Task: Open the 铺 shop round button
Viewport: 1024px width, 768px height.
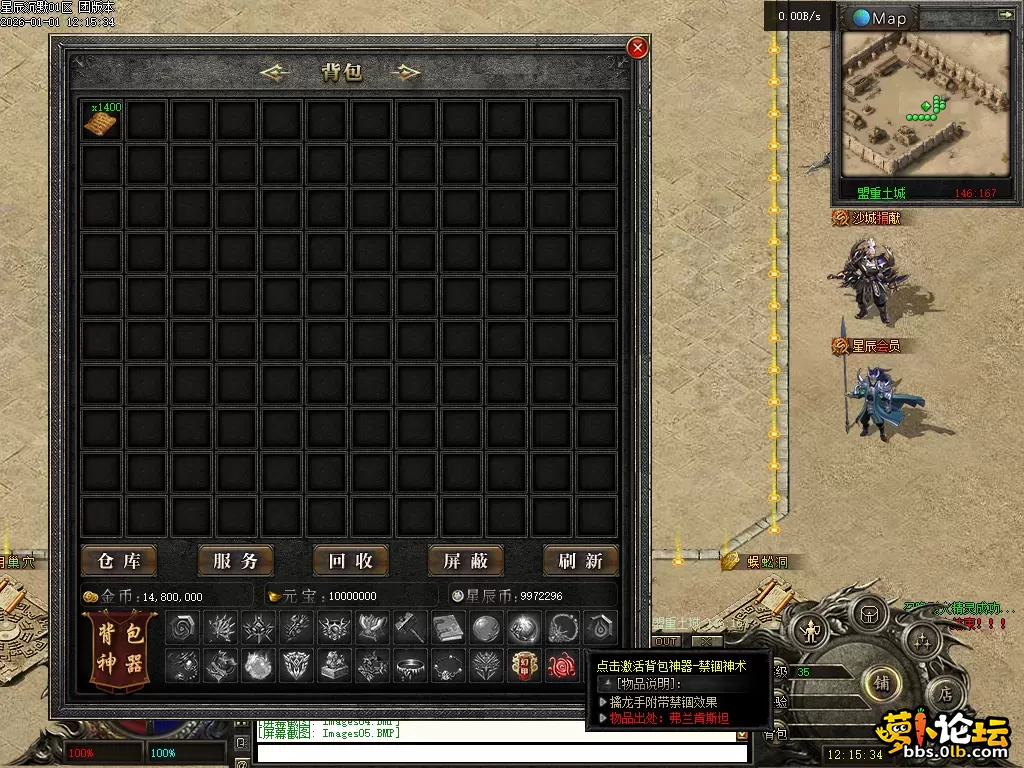Action: [881, 683]
